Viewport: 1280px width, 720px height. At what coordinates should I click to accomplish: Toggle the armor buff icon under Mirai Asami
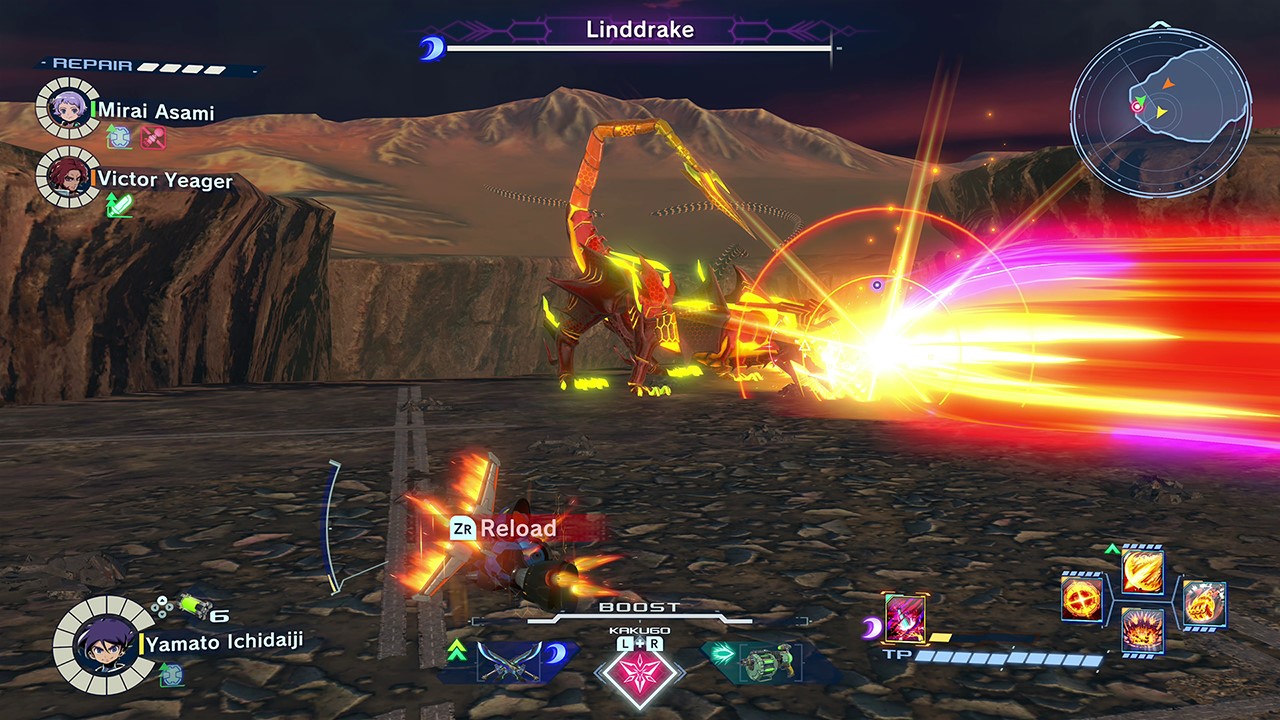click(x=119, y=137)
